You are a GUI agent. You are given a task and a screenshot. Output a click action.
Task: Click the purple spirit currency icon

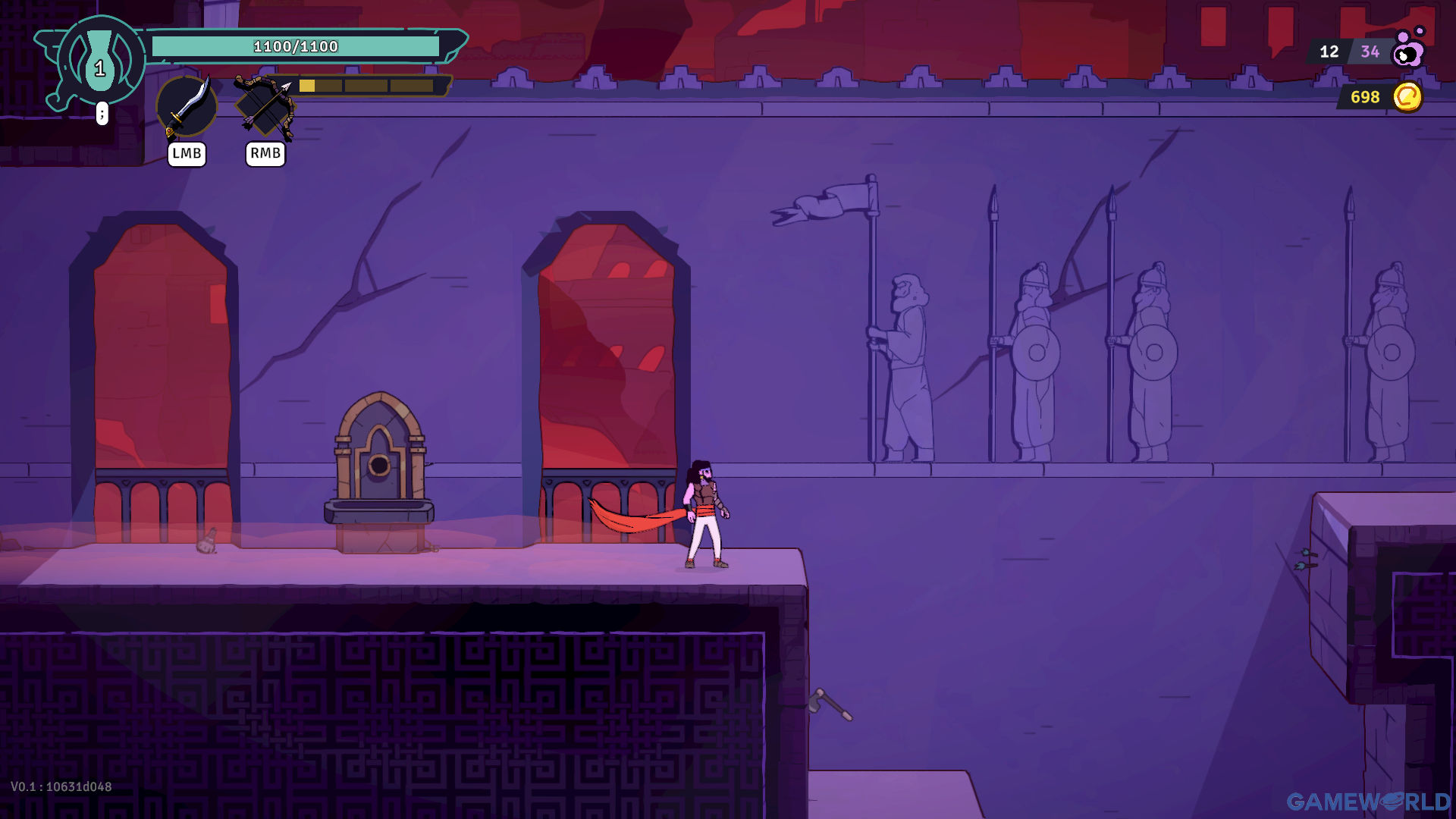[1409, 49]
